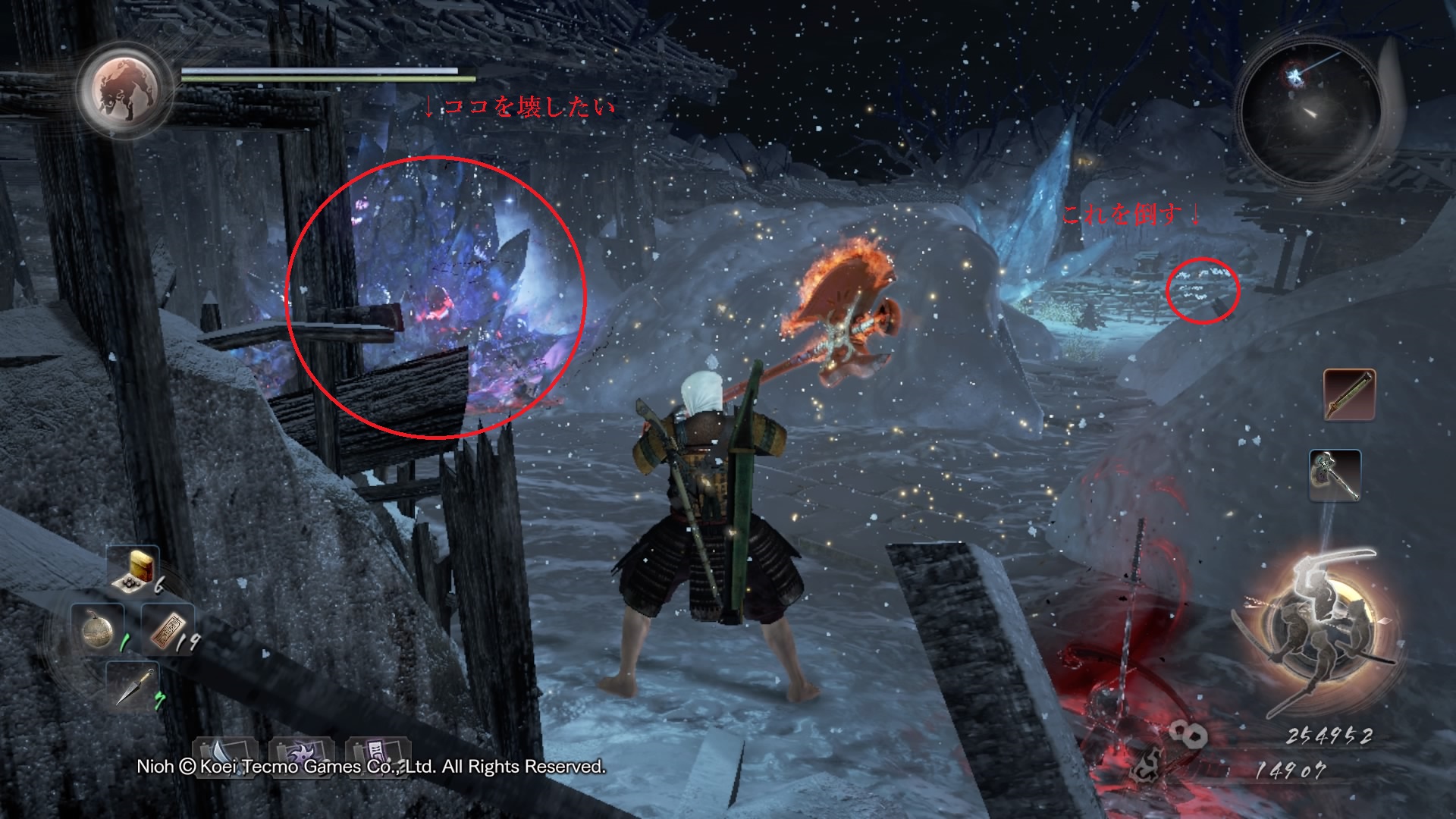
Task: Select the kunai throwing knife slot
Action: [133, 686]
